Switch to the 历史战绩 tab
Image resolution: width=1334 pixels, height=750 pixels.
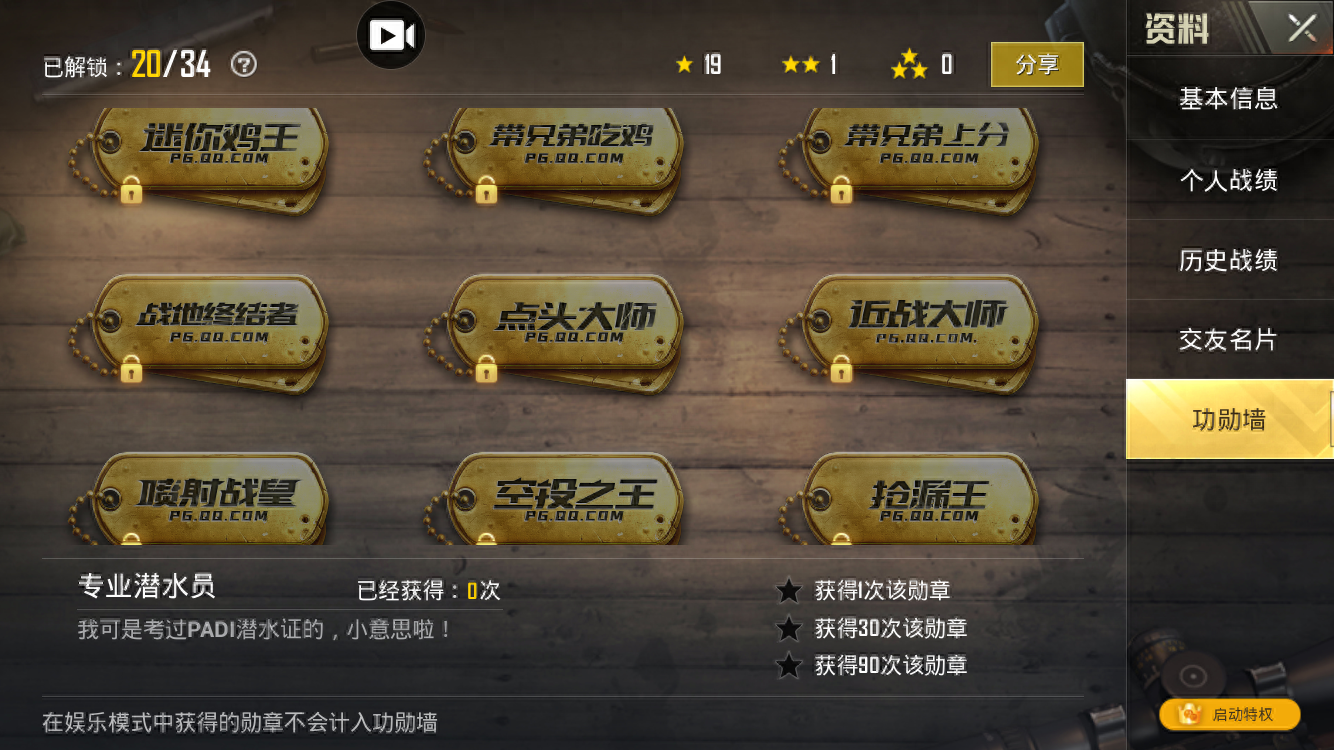1228,259
